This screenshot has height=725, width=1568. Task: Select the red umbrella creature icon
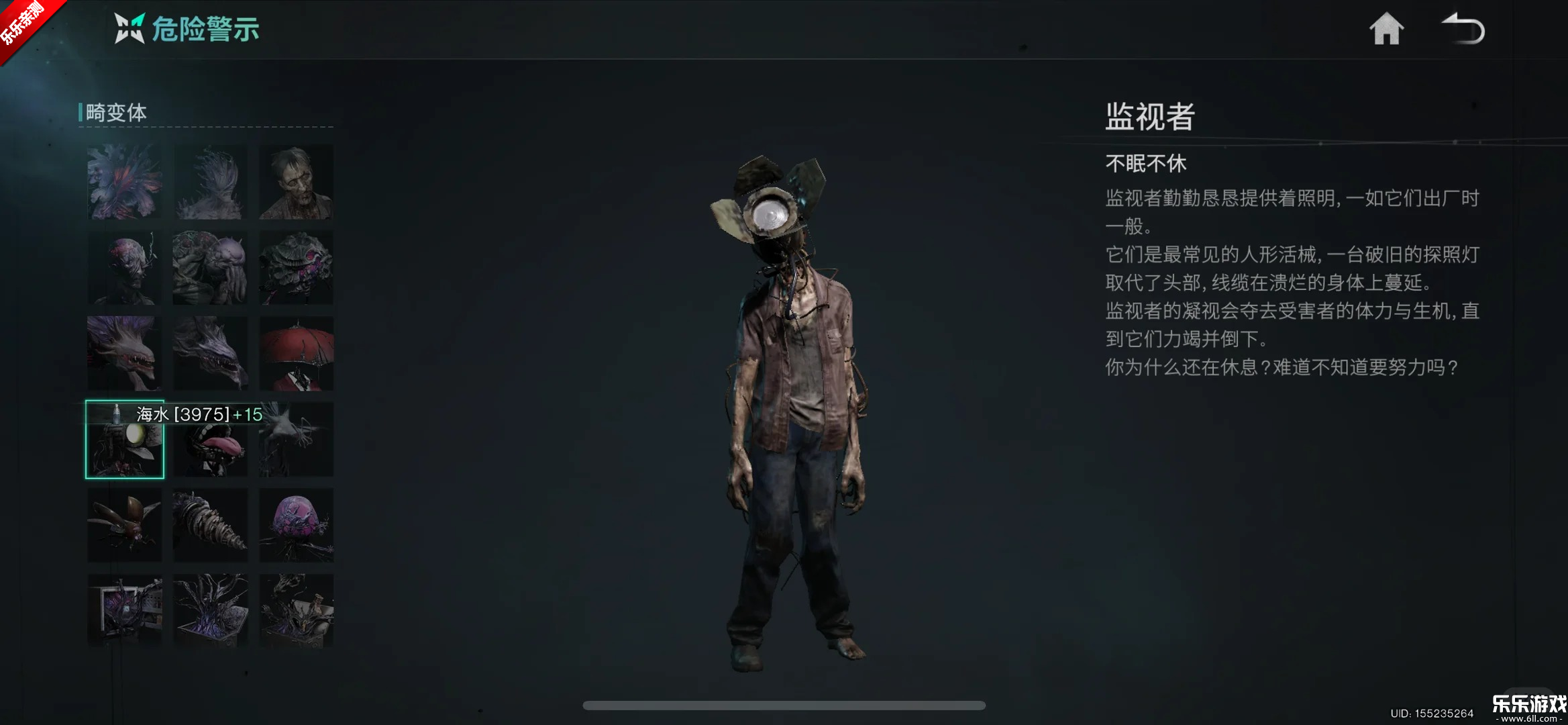pos(296,354)
